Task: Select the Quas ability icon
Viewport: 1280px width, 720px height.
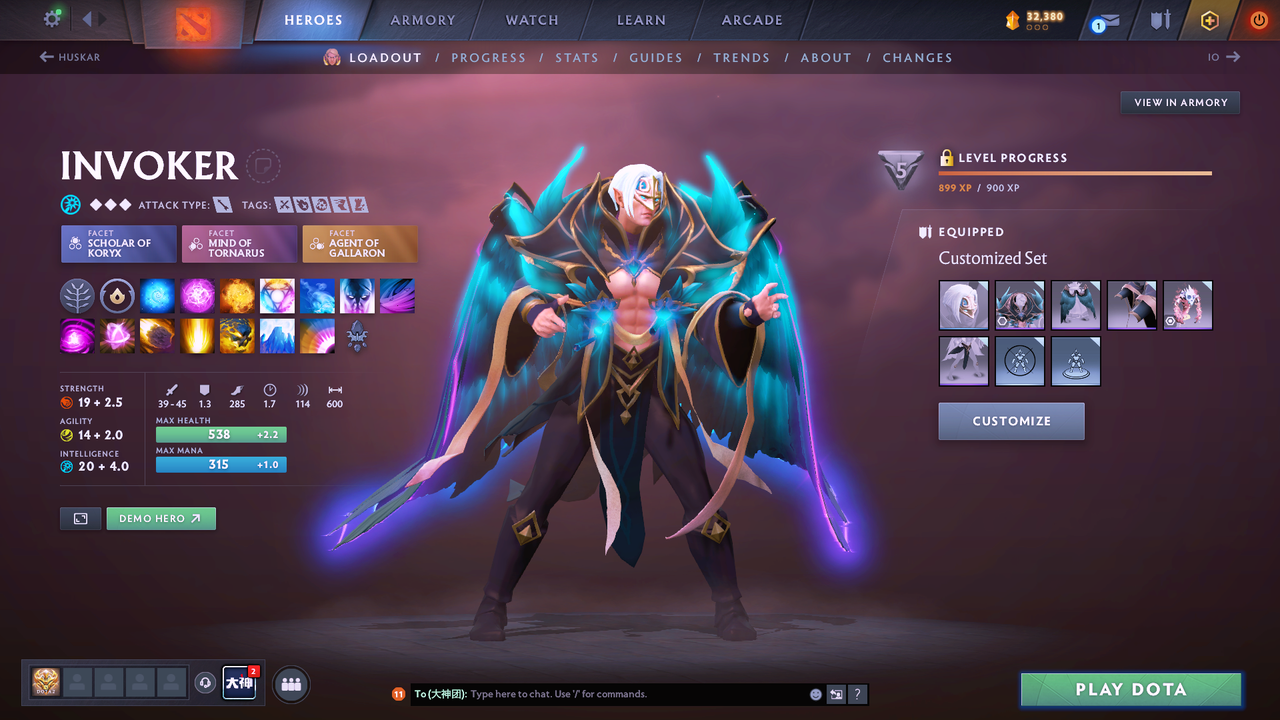Action: [157, 295]
